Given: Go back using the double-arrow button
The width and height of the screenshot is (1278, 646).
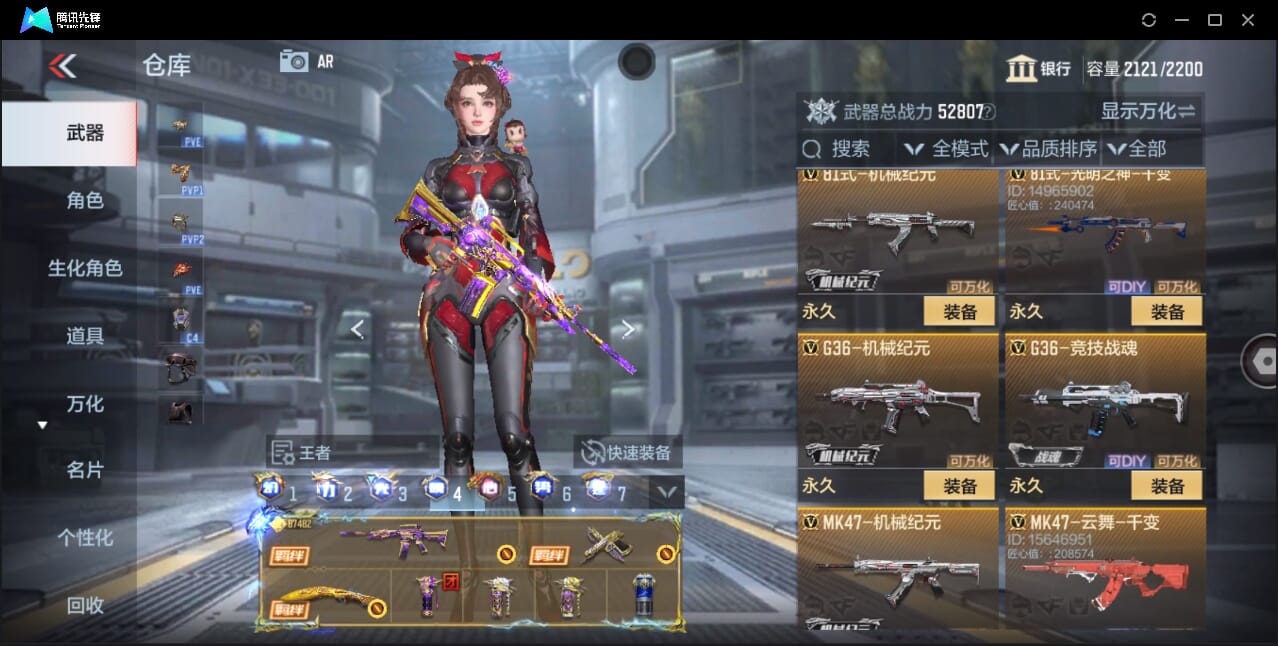Looking at the screenshot, I should [62, 66].
